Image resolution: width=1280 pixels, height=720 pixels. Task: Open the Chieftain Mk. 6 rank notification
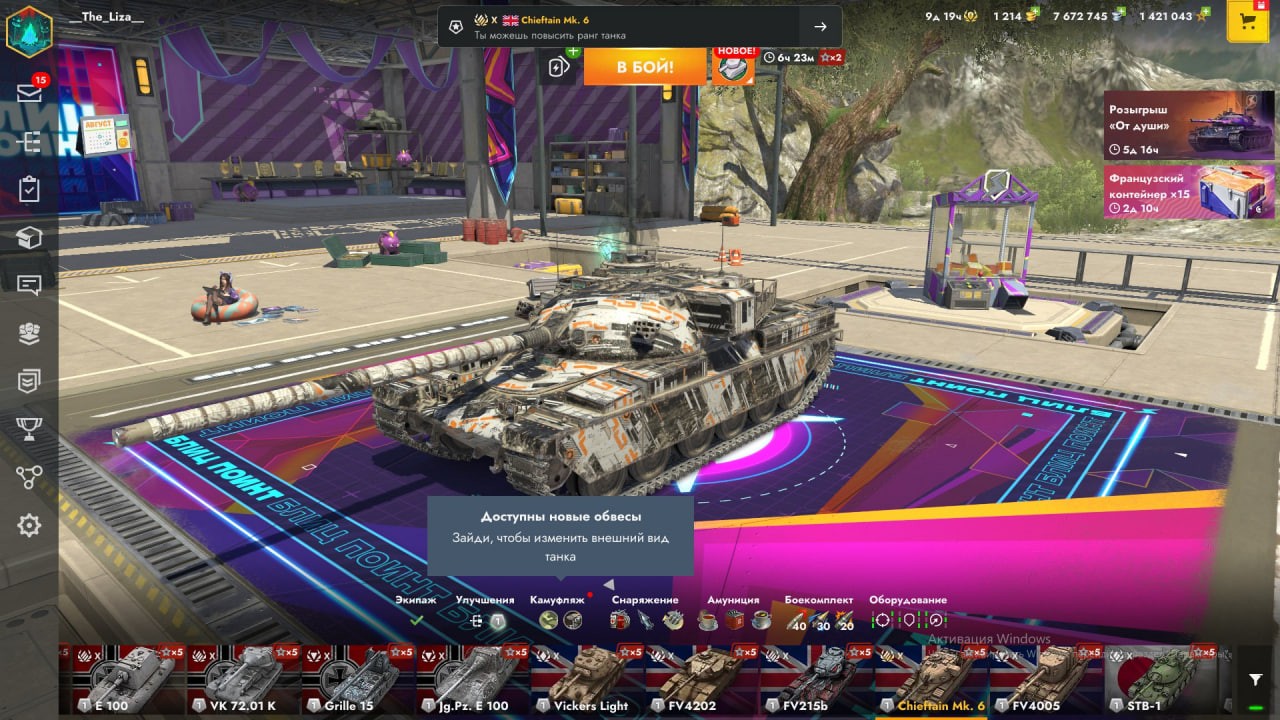pos(639,27)
